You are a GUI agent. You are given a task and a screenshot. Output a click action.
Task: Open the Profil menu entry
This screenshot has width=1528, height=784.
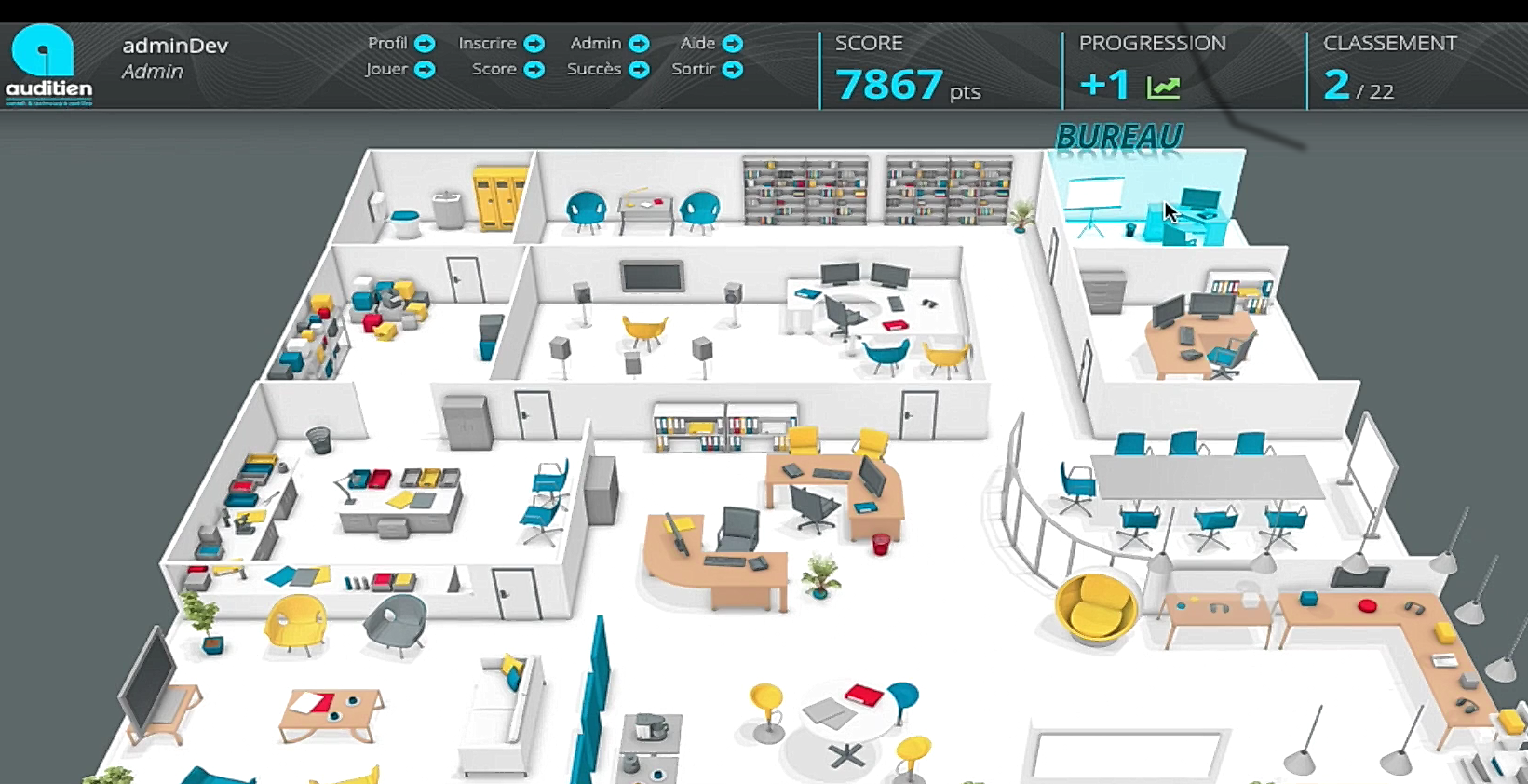[400, 44]
